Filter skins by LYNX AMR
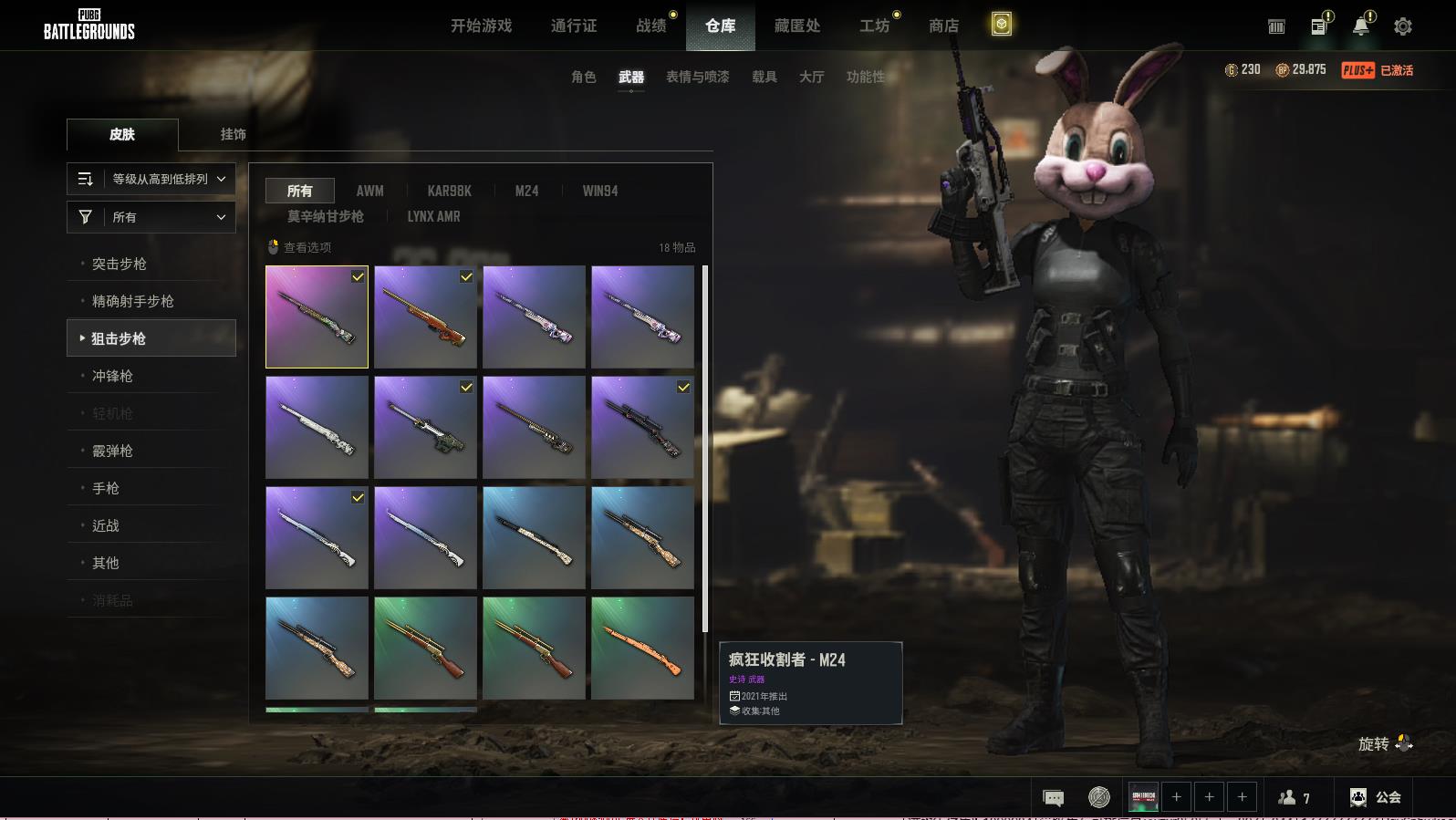 [x=433, y=216]
